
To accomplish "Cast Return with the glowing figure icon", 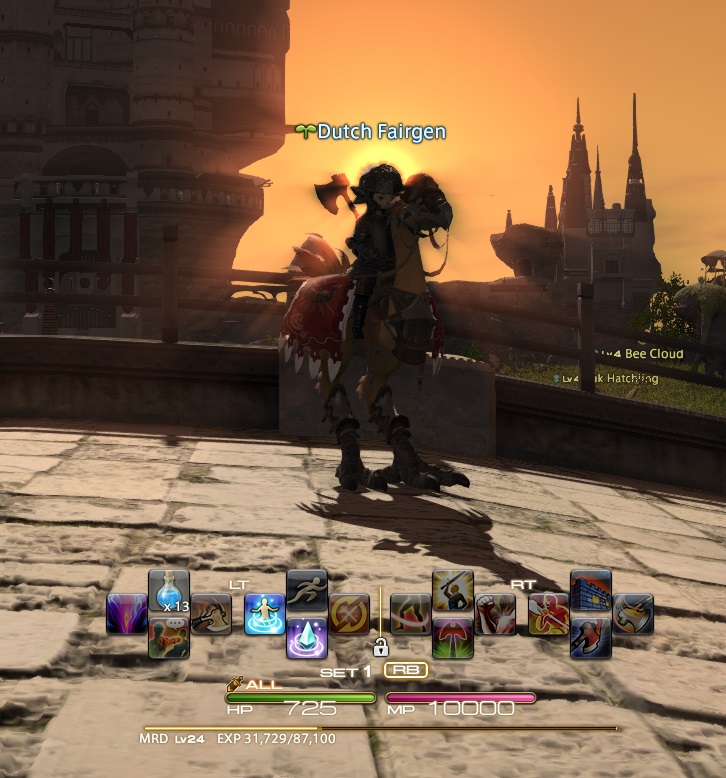I will pos(265,614).
